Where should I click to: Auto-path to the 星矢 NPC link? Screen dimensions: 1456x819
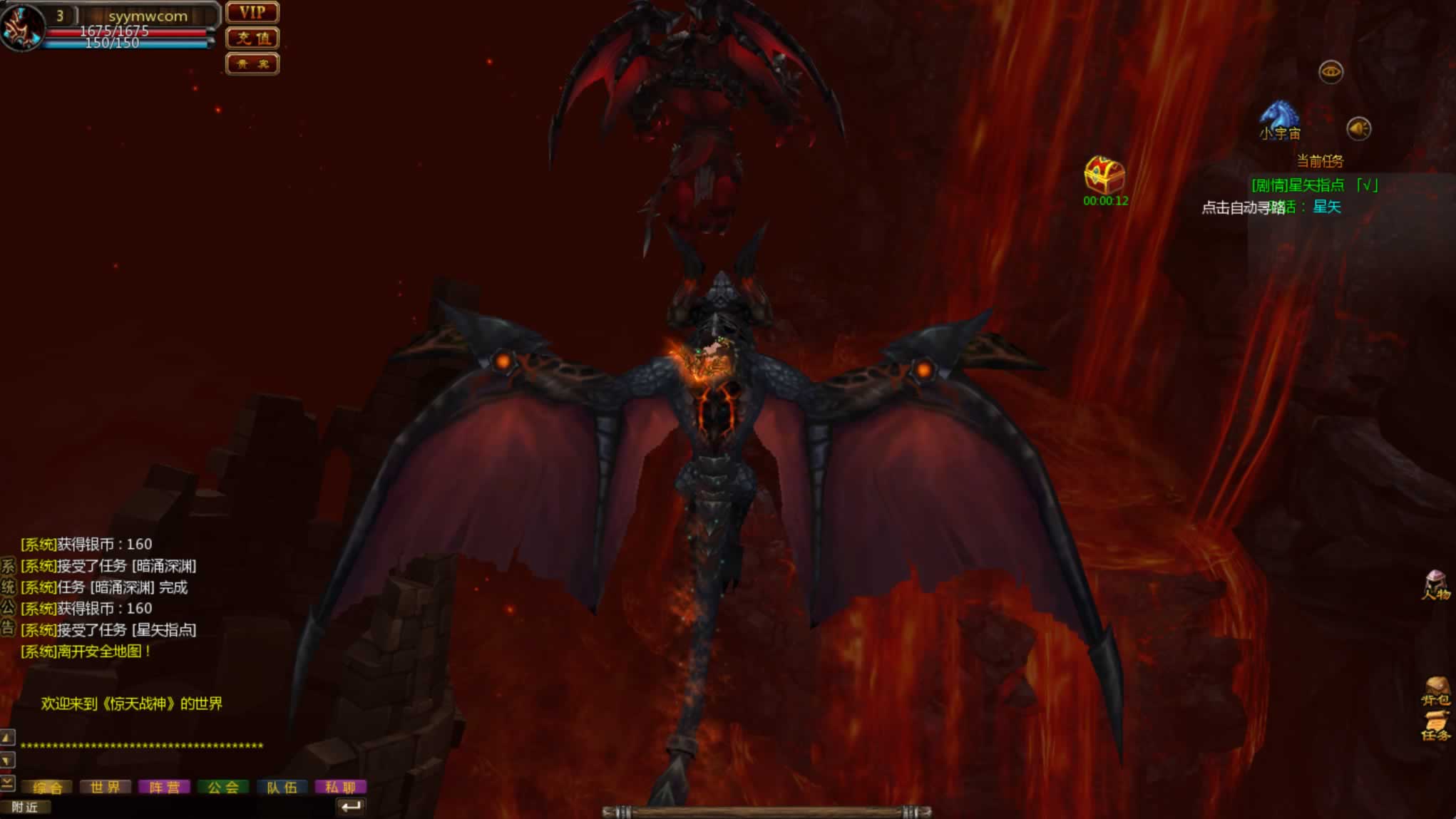point(1327,207)
